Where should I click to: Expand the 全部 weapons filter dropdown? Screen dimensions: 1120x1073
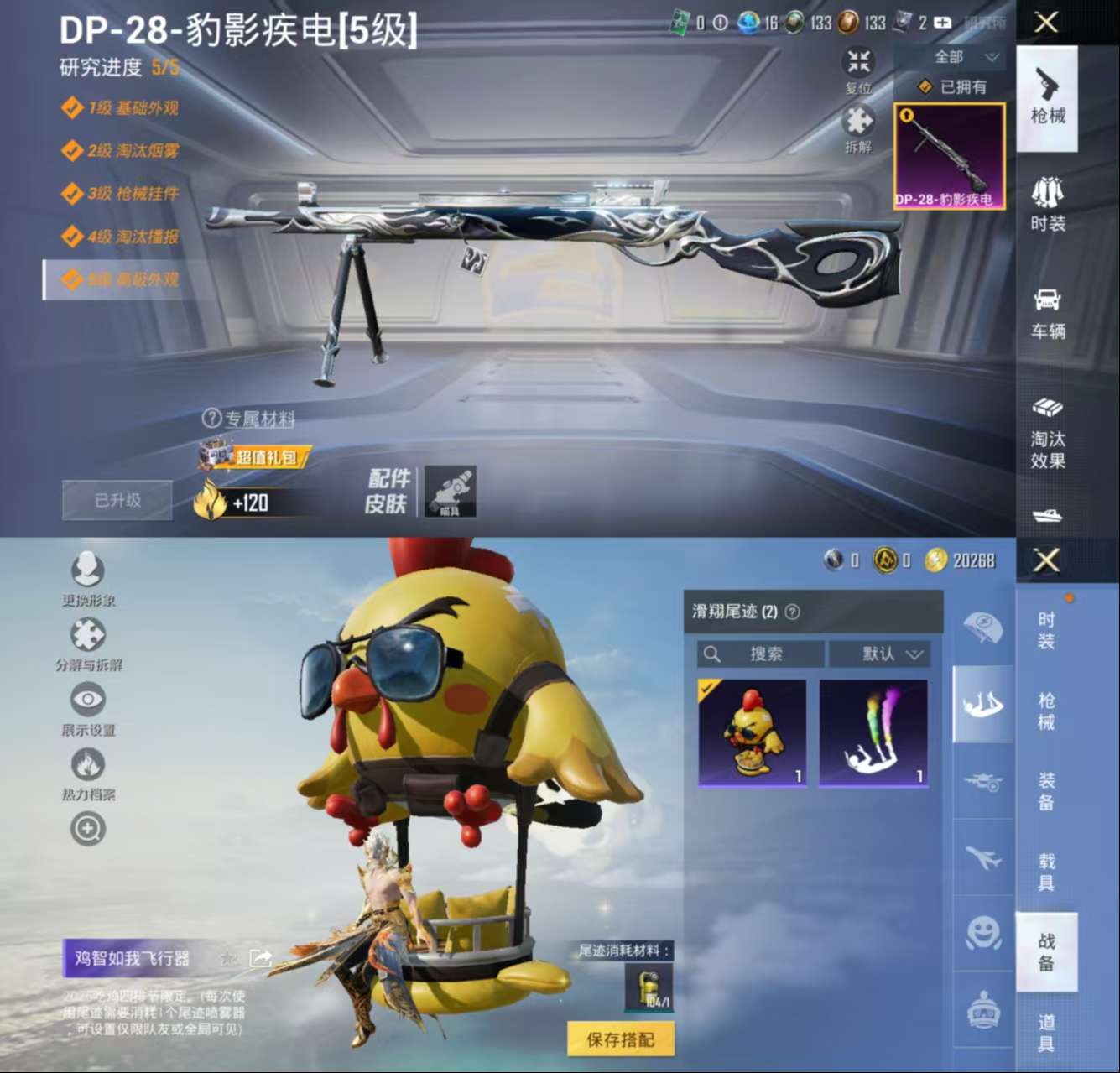point(951,57)
